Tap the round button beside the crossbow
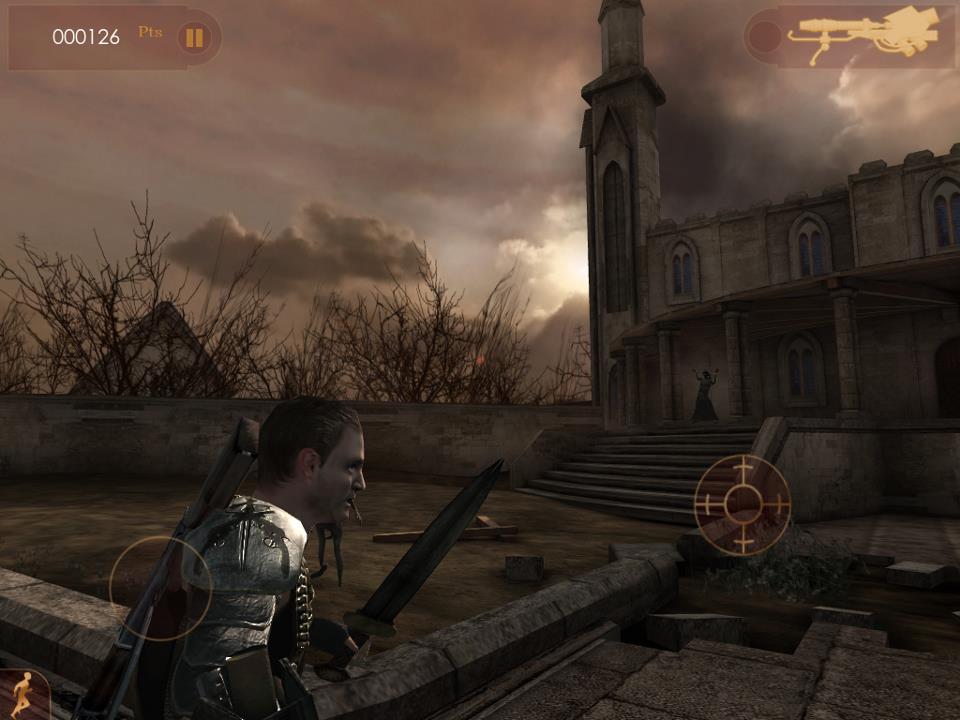 765,38
